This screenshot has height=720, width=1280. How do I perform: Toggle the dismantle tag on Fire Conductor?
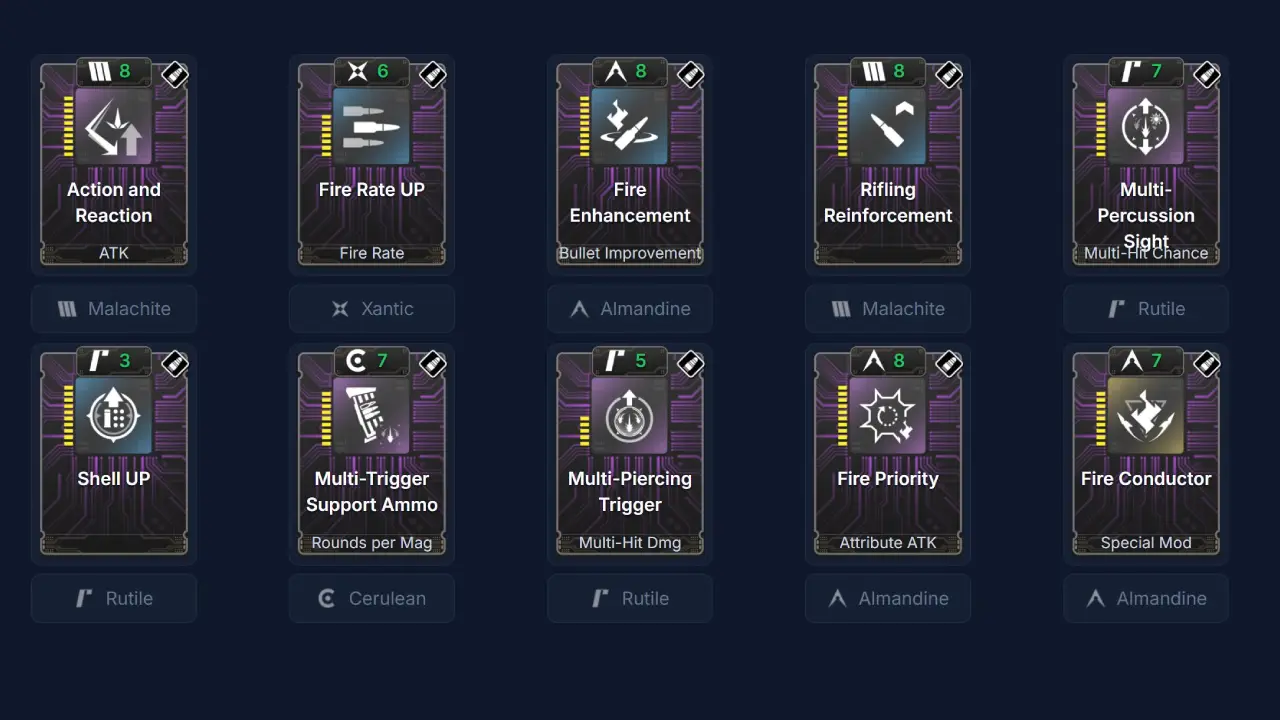tap(1206, 364)
